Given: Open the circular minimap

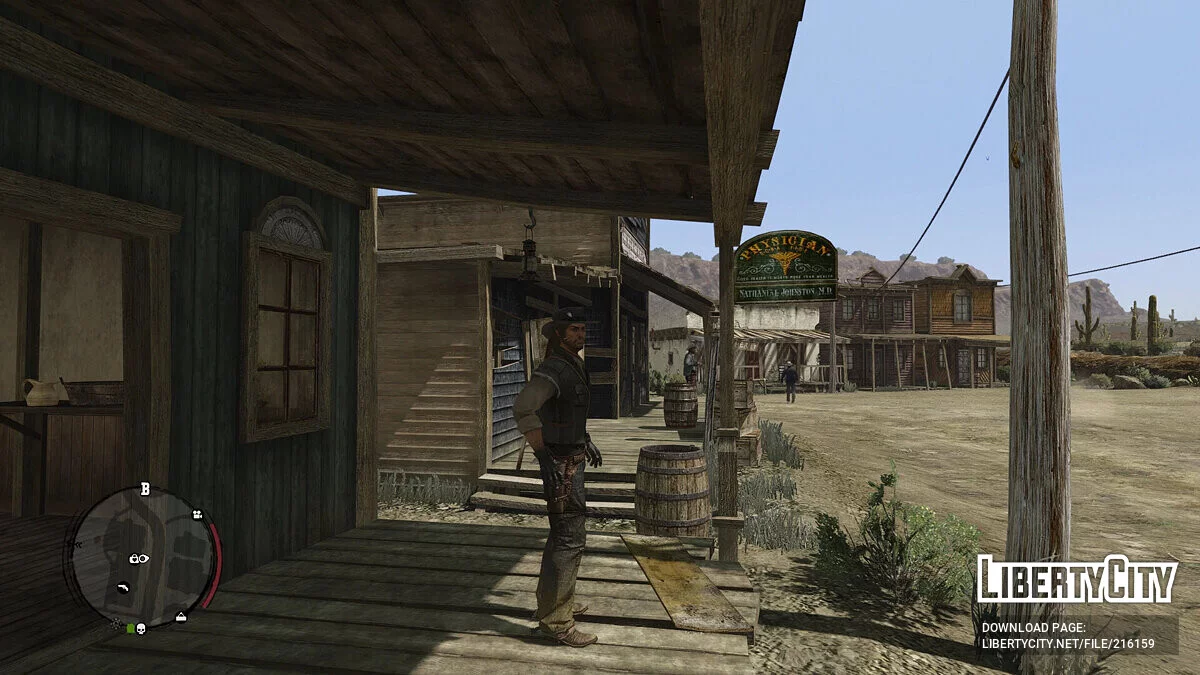Looking at the screenshot, I should 141,555.
